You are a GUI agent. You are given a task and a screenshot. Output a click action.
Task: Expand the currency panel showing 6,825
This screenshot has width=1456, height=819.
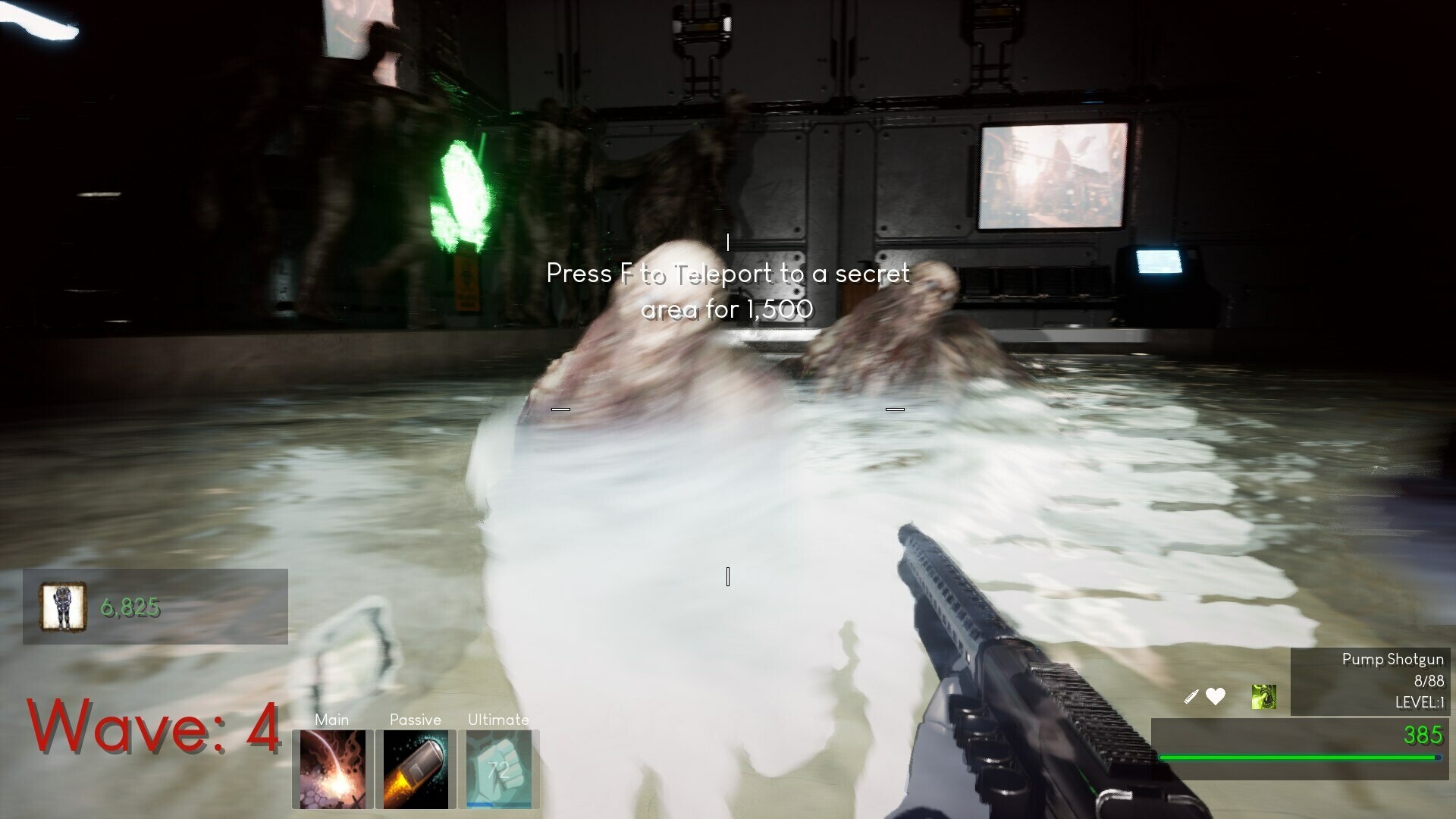tap(152, 607)
